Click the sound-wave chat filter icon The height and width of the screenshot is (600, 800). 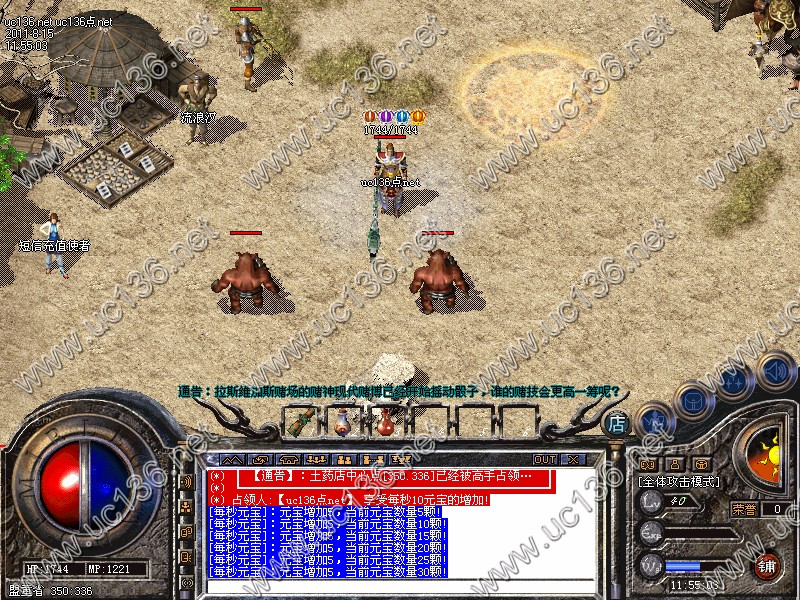185,482
